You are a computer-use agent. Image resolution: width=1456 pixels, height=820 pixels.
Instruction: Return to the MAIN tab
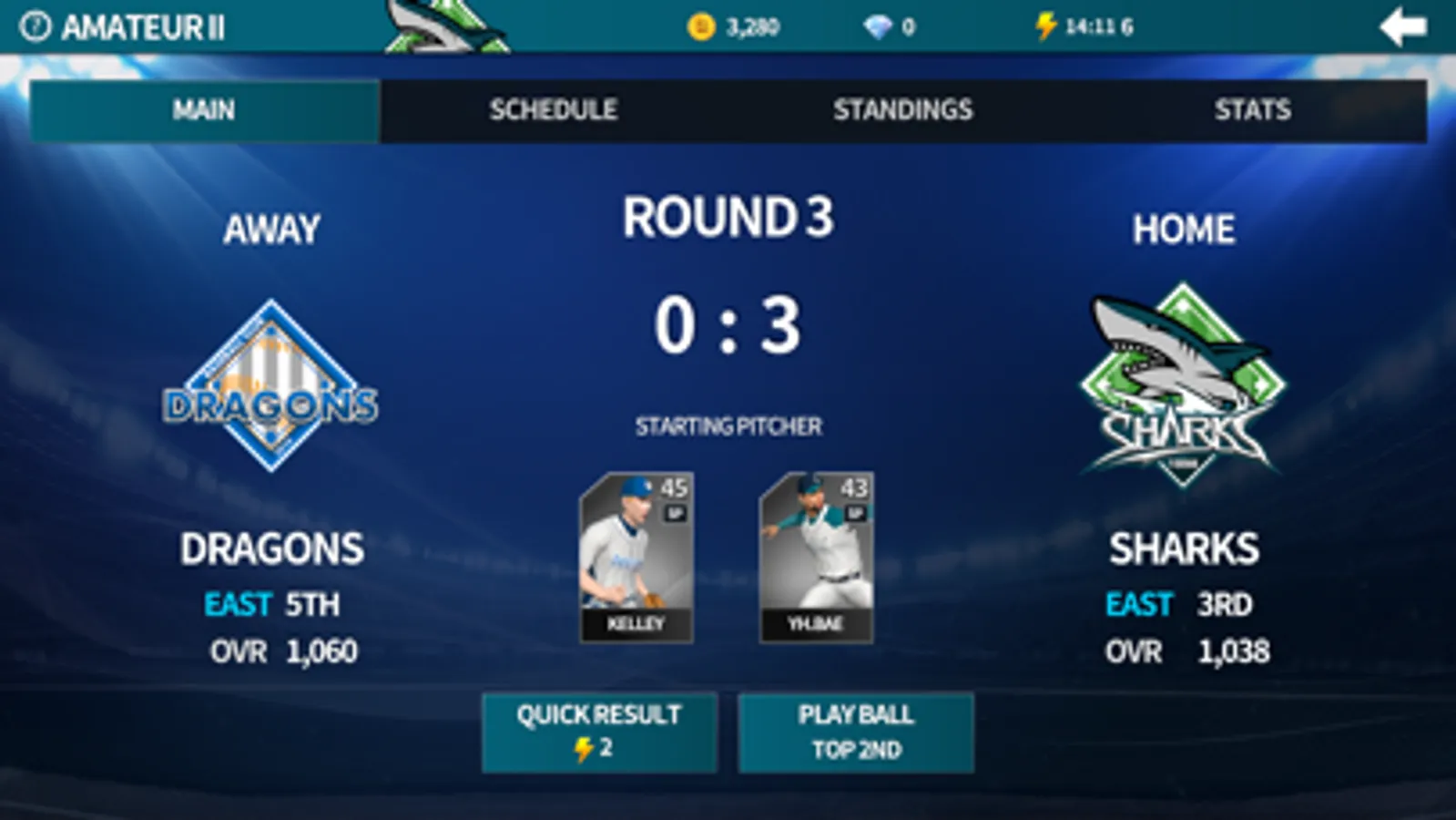(x=202, y=110)
